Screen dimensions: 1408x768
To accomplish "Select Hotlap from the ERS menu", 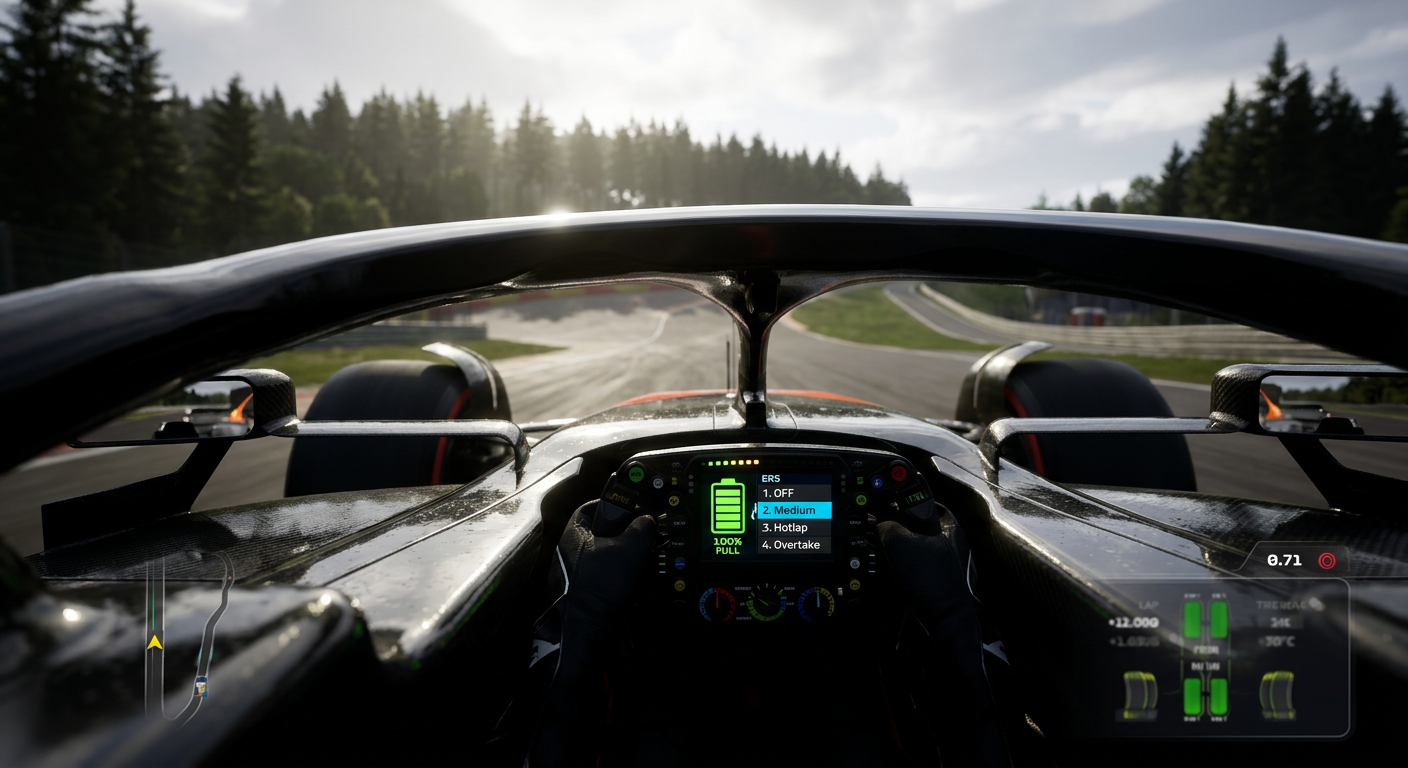I will tap(786, 527).
